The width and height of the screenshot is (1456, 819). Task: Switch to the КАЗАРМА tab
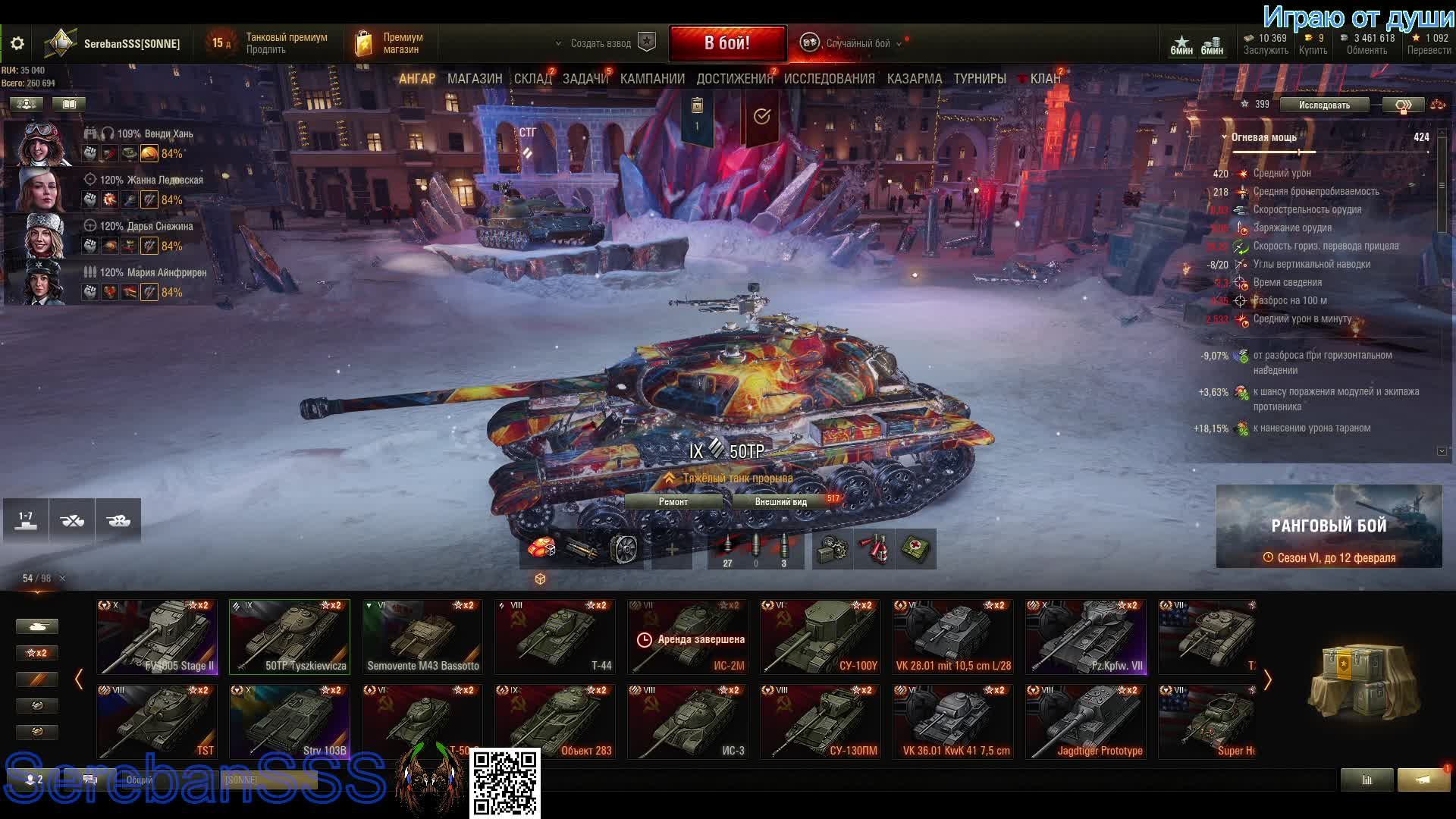tap(914, 79)
